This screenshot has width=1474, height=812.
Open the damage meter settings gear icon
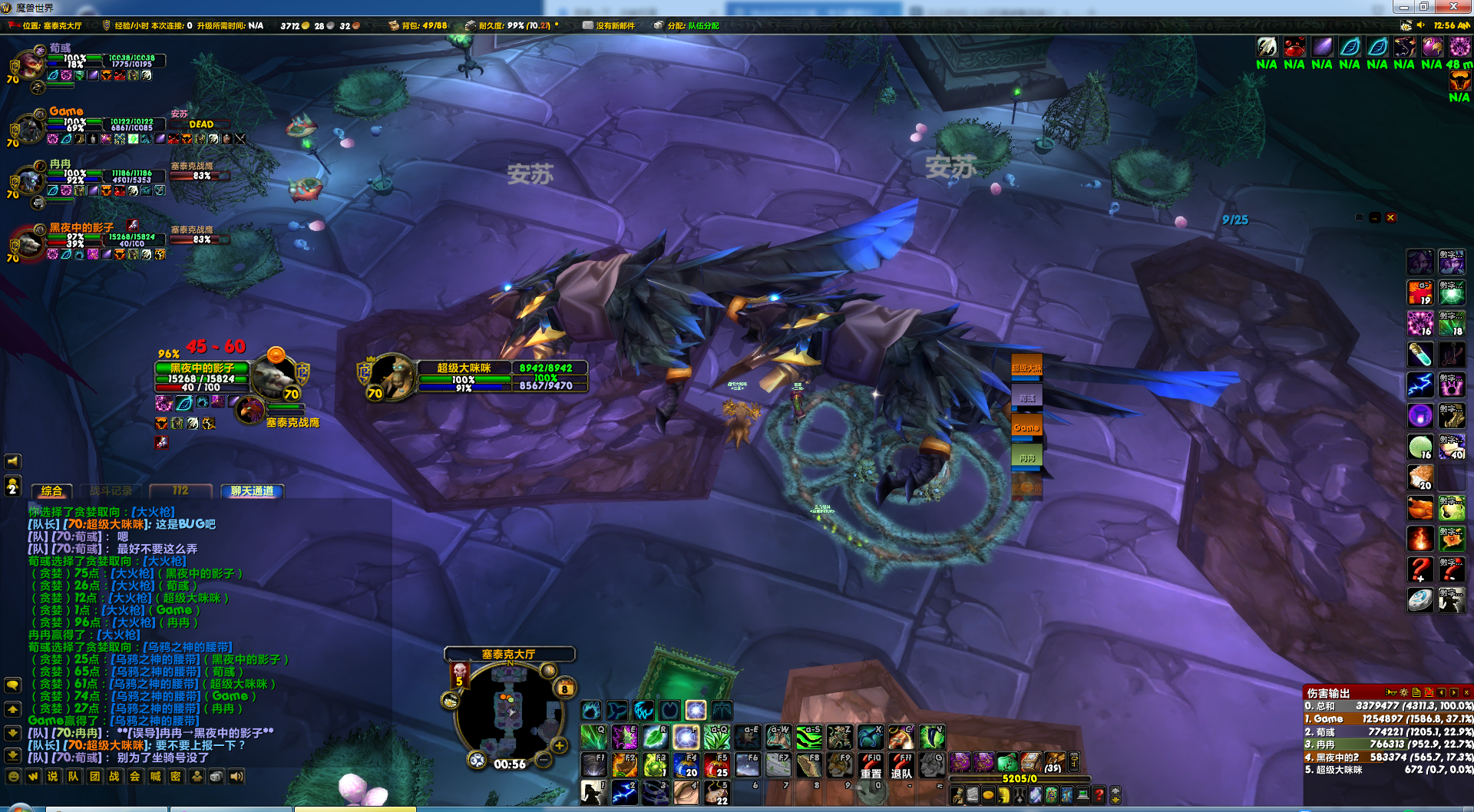click(1403, 693)
